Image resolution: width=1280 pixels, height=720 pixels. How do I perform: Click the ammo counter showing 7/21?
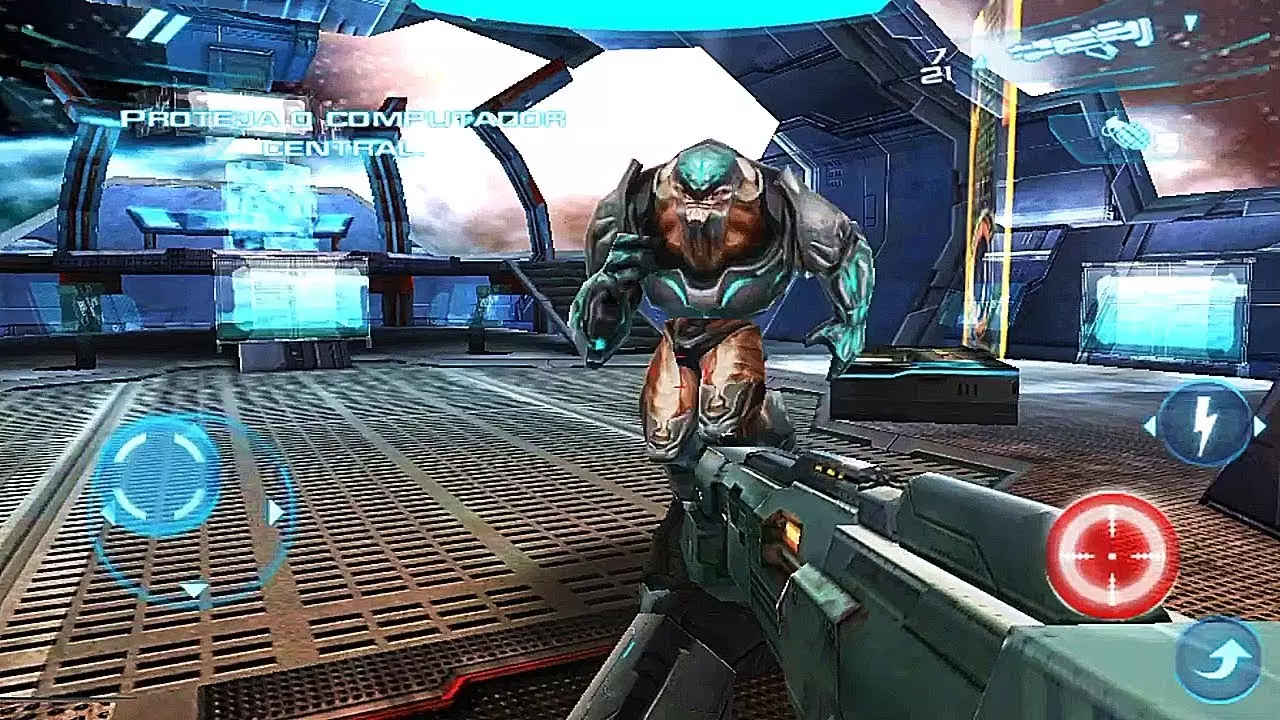point(938,62)
